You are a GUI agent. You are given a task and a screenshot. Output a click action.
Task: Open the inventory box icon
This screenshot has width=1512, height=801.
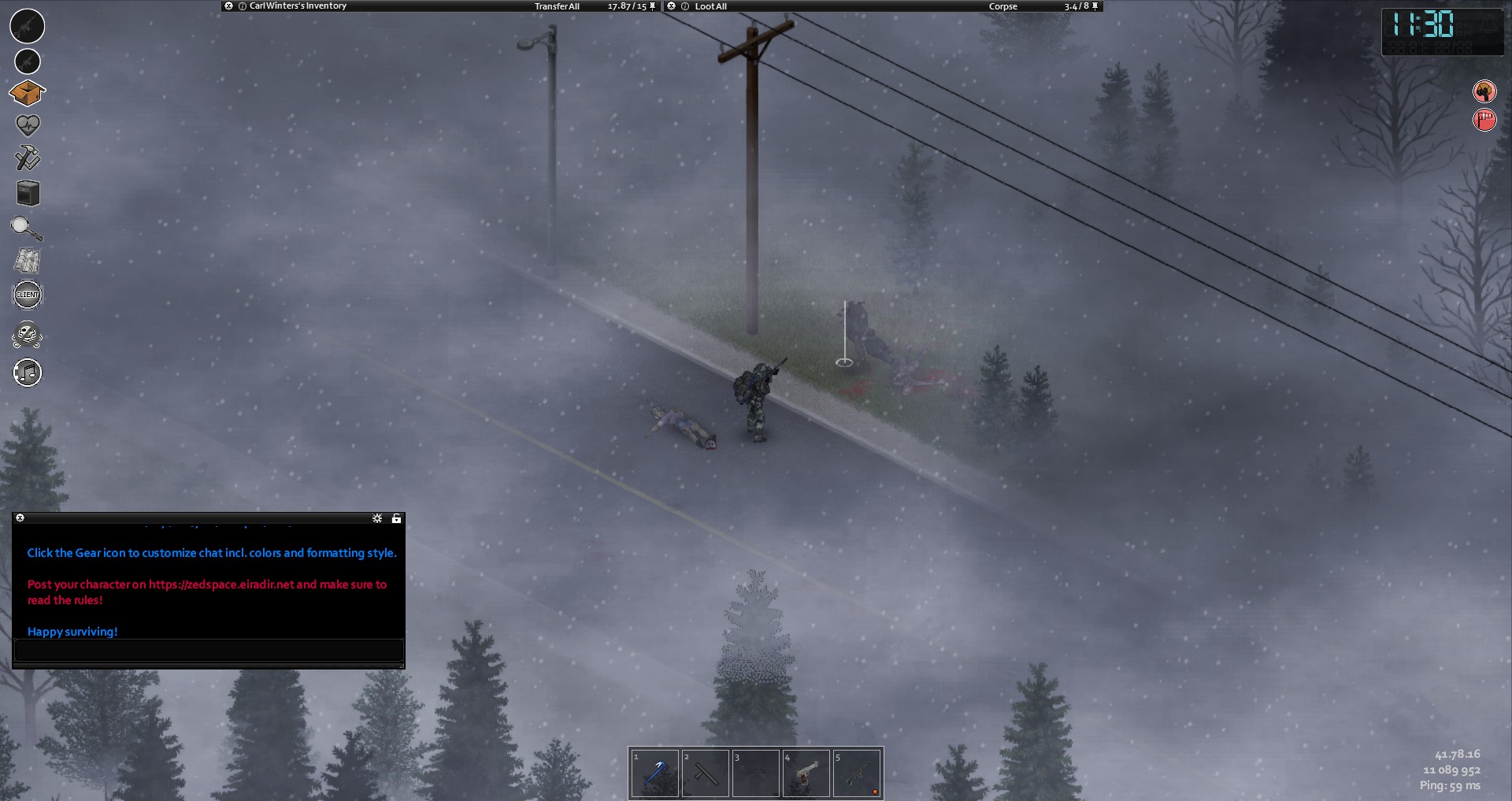pyautogui.click(x=28, y=94)
